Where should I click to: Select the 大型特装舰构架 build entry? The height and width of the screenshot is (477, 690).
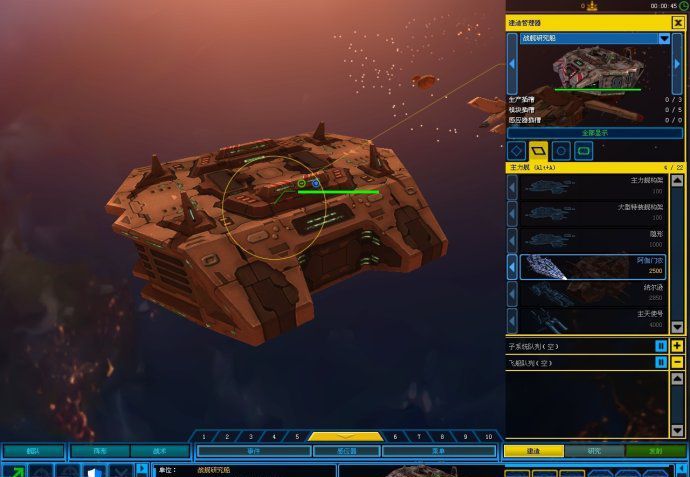(595, 213)
